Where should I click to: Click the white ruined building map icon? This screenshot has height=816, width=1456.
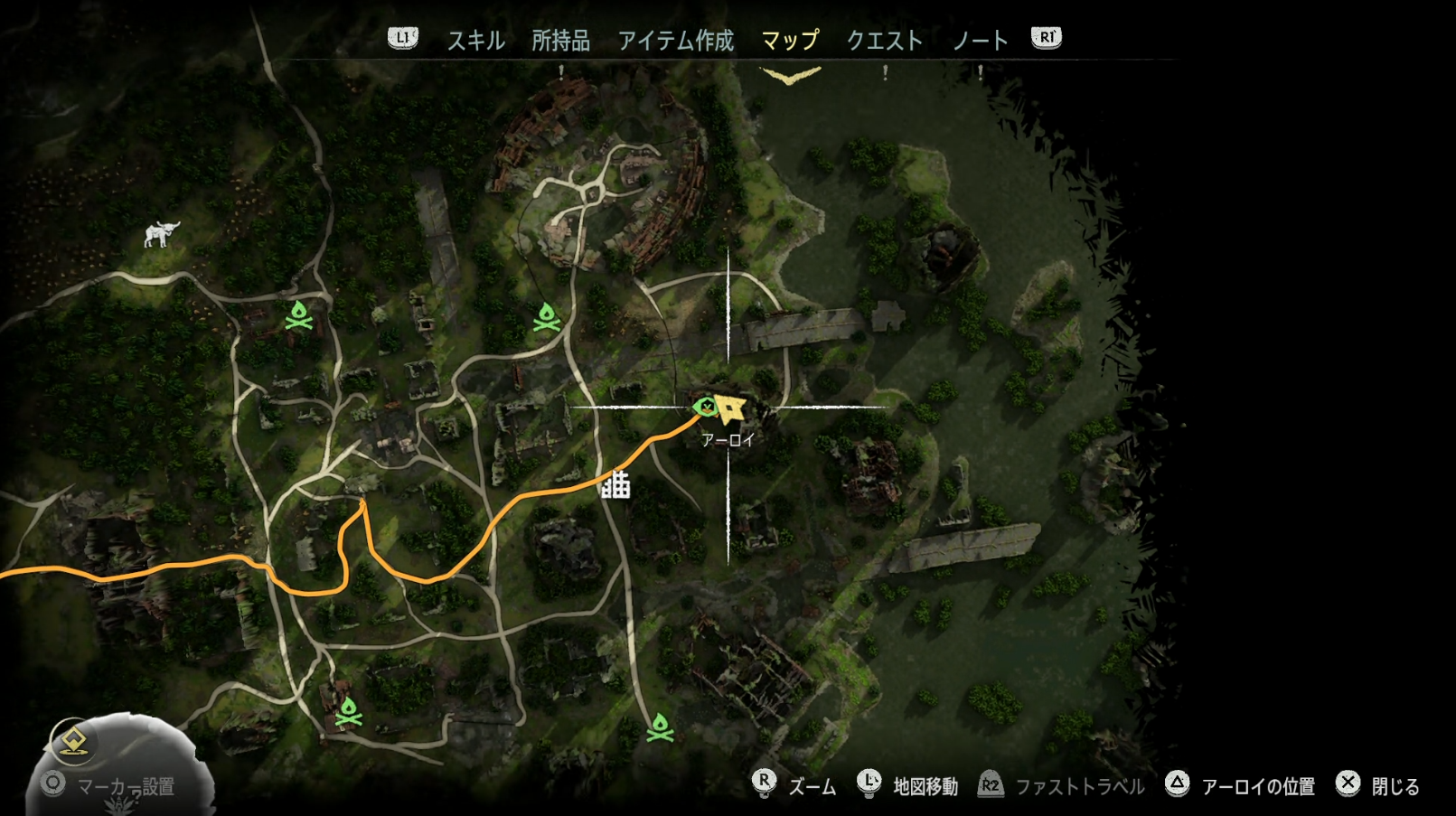point(616,485)
